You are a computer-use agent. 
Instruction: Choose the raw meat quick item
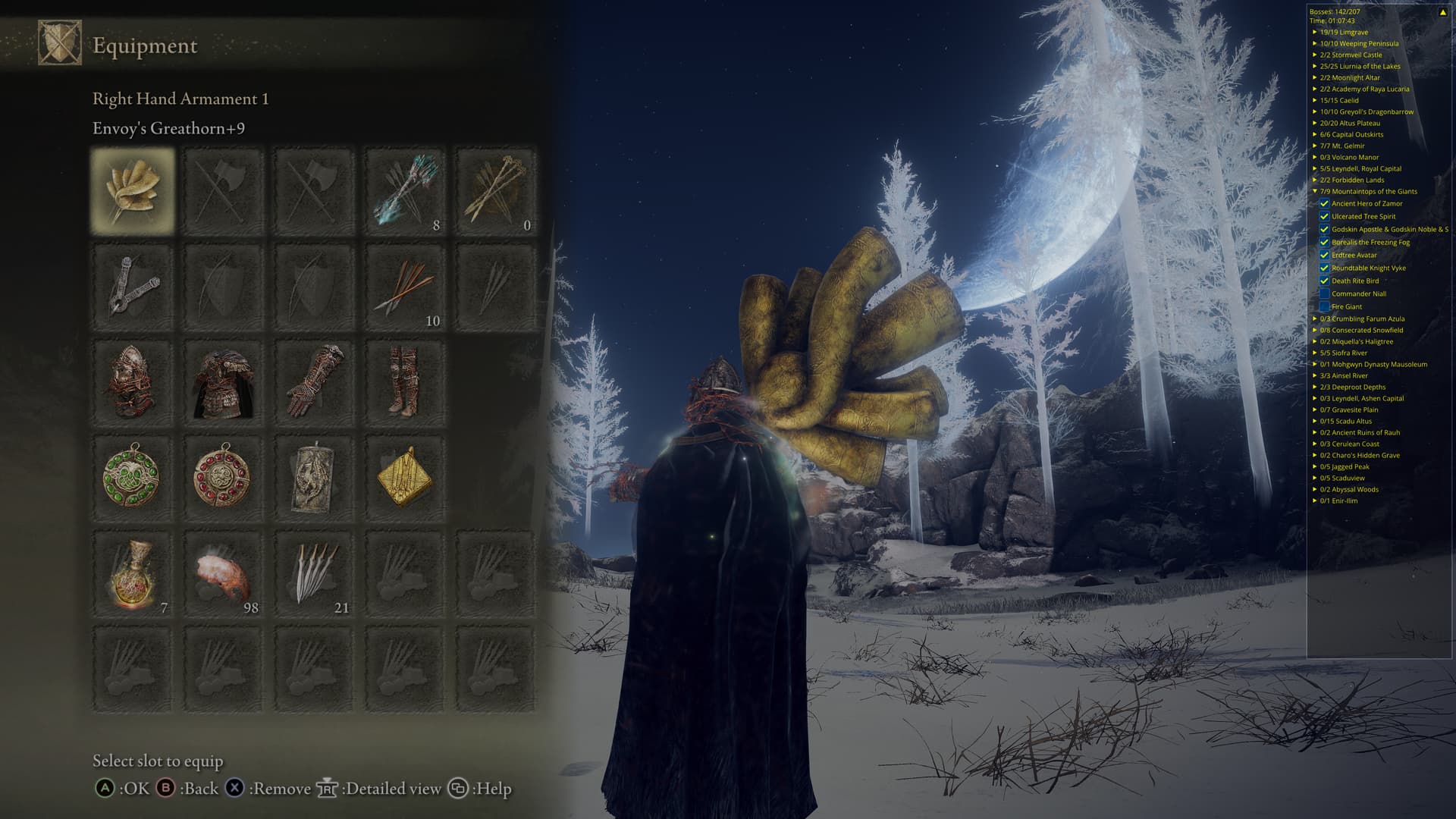(223, 574)
